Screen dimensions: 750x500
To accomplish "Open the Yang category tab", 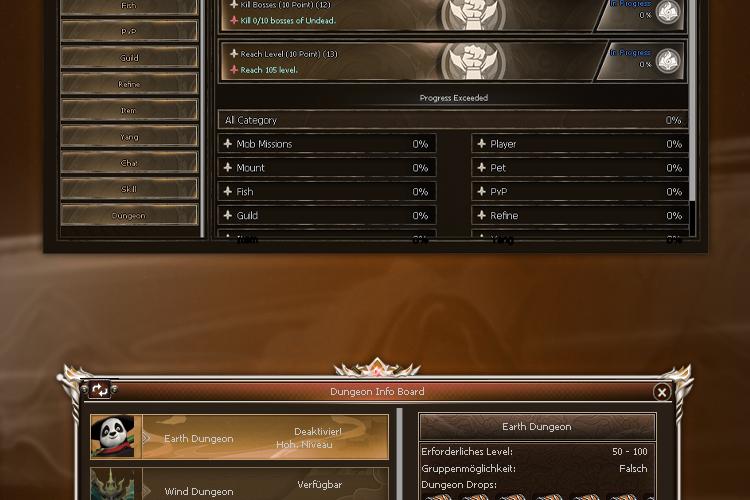I will pyautogui.click(x=129, y=136).
